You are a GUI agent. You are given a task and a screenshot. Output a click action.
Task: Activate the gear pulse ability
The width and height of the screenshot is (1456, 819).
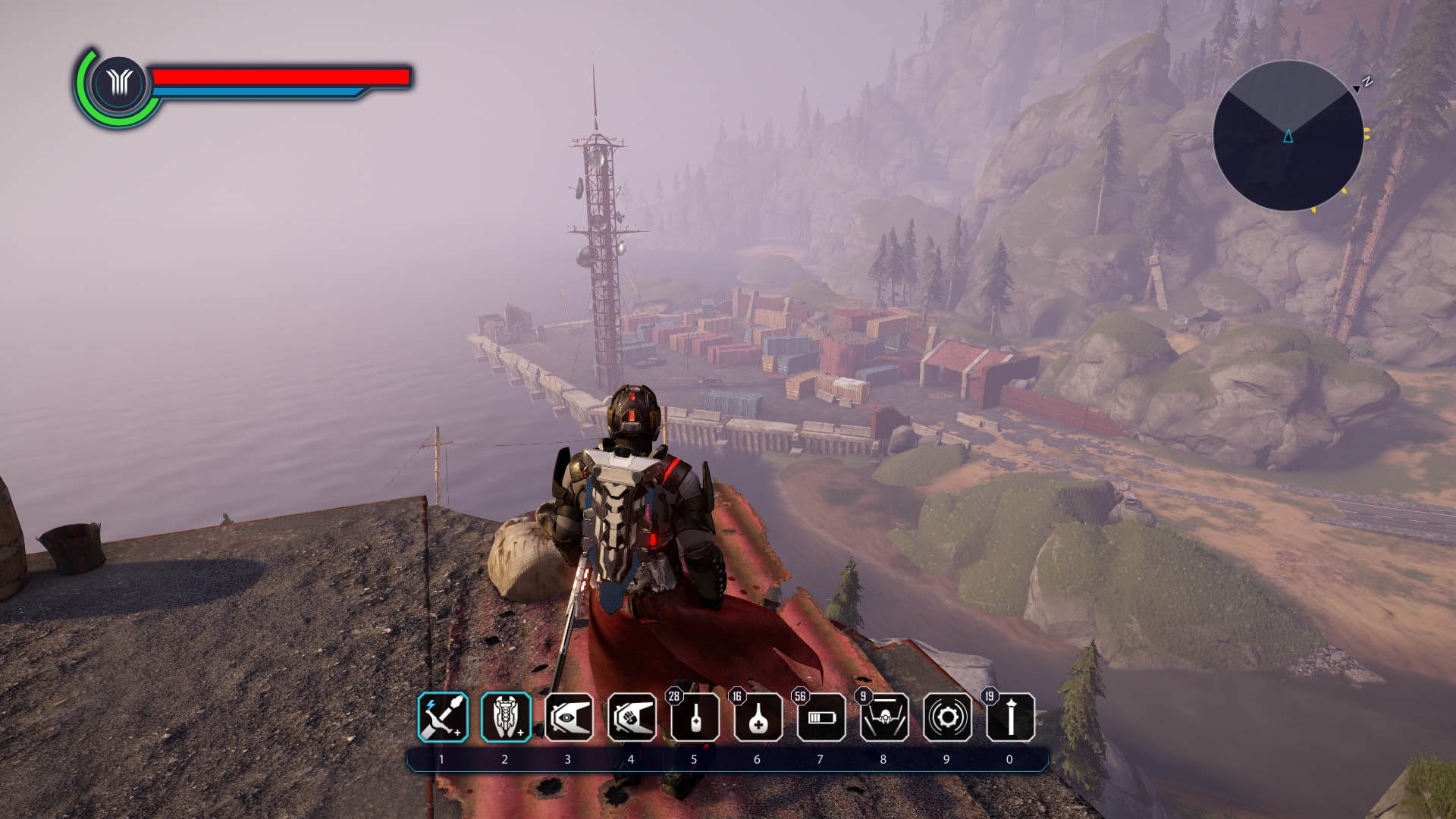(947, 717)
